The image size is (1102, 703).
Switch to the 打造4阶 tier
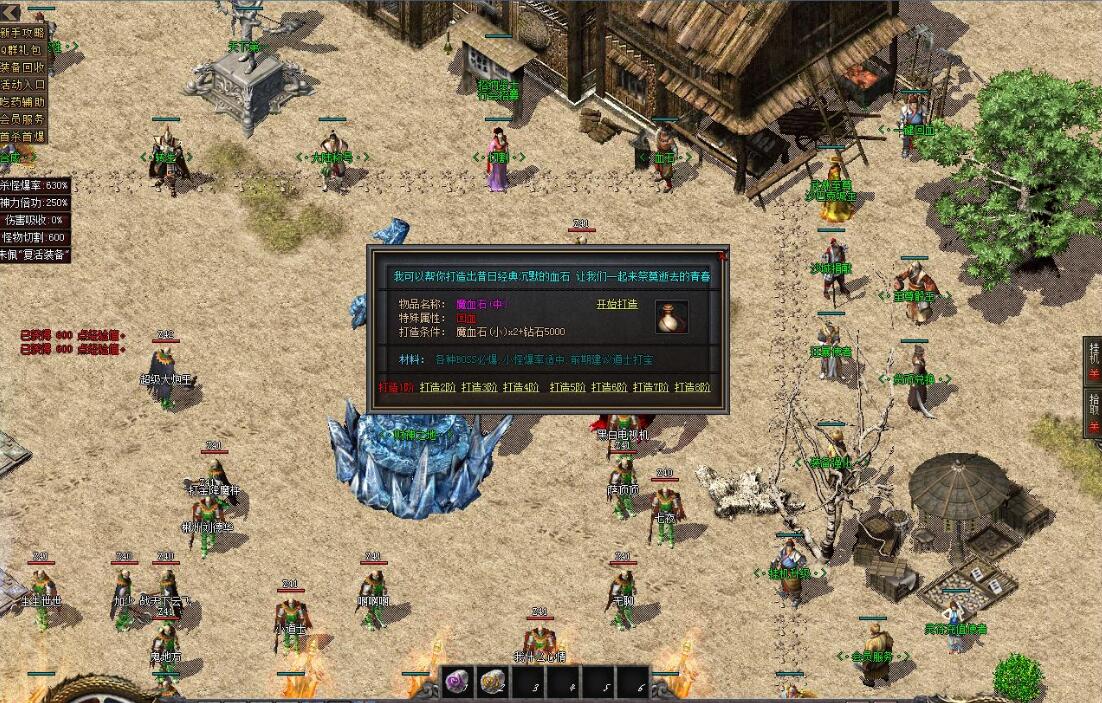click(x=521, y=387)
